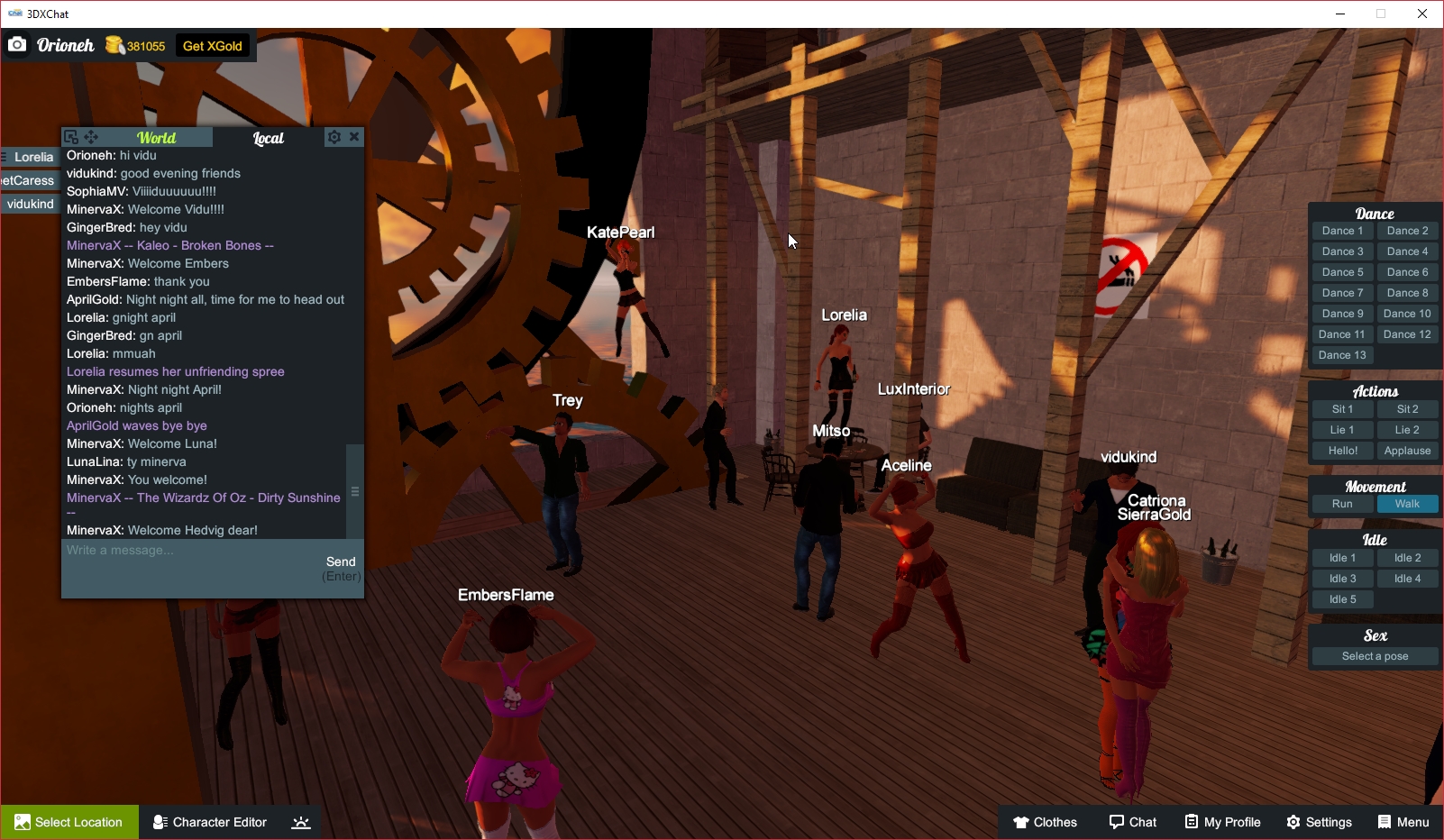Expand the Lorelia chat tab
Screen dimensions: 1444x840
point(32,157)
